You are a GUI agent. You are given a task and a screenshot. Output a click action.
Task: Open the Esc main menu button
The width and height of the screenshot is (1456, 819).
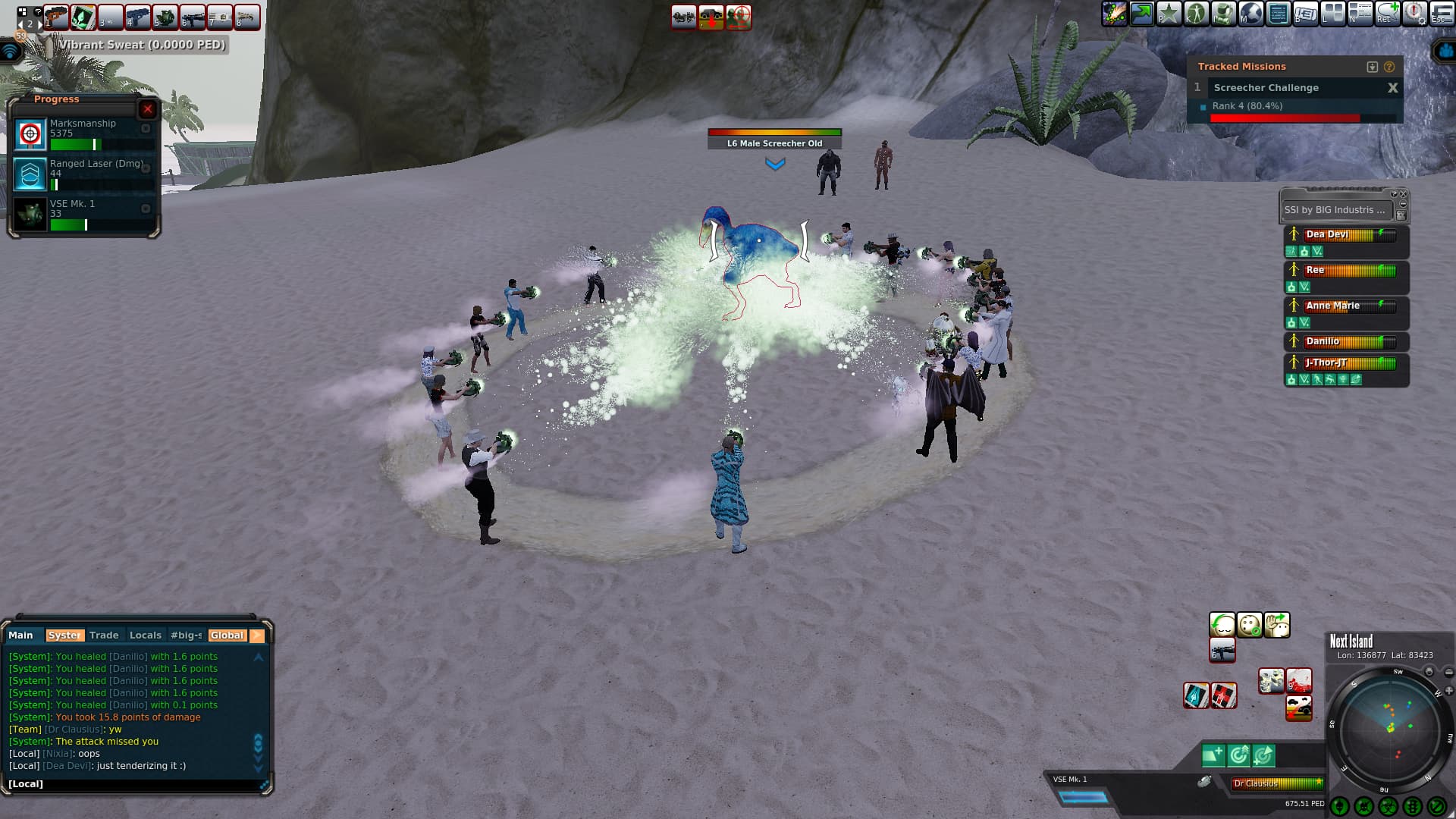[x=1441, y=14]
